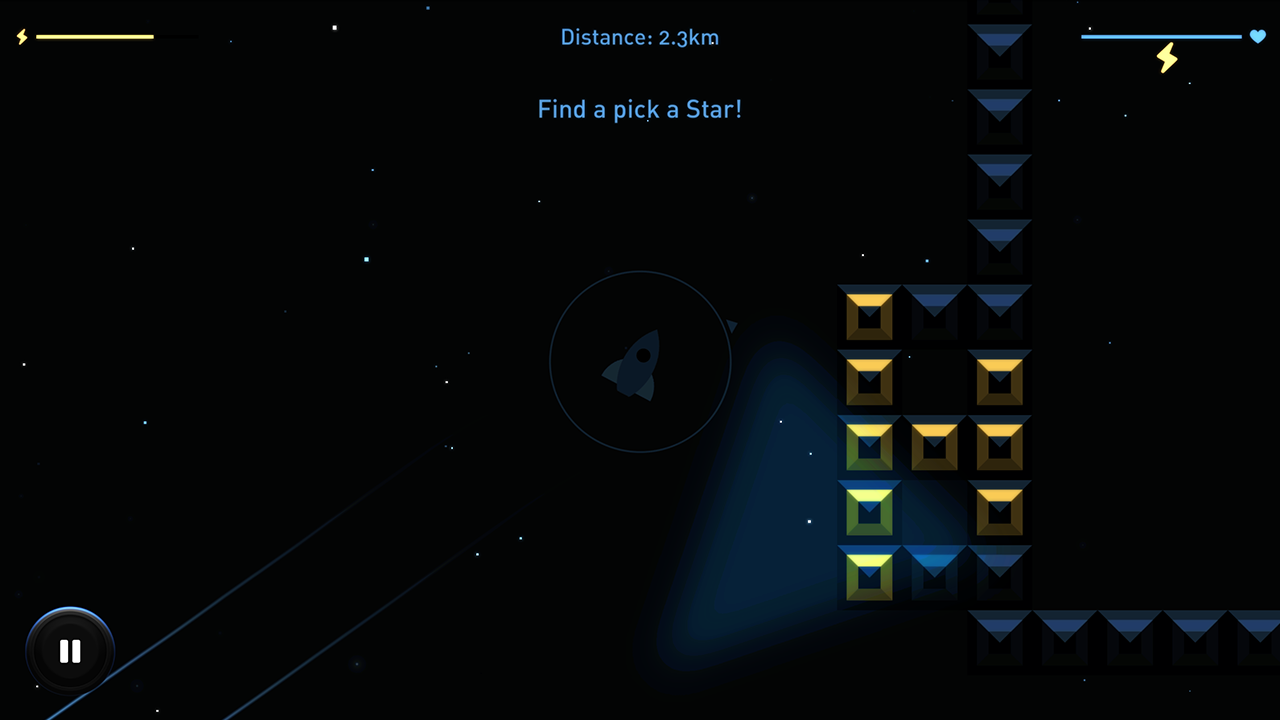The height and width of the screenshot is (720, 1280).
Task: Click the yellow lightning bolt icon top left
Action: point(21,37)
